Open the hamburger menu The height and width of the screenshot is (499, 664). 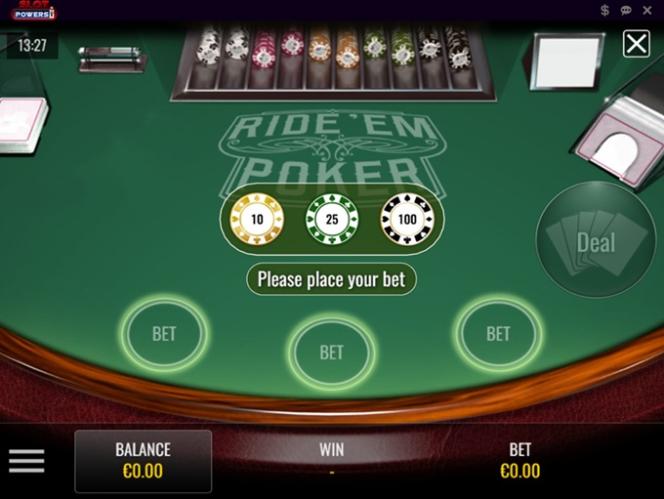[x=27, y=461]
